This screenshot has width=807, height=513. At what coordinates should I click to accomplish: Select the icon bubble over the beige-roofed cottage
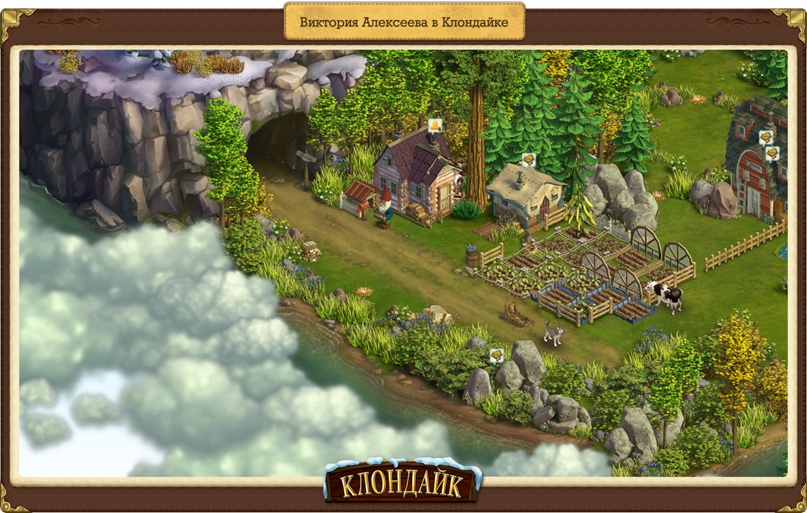click(x=527, y=158)
